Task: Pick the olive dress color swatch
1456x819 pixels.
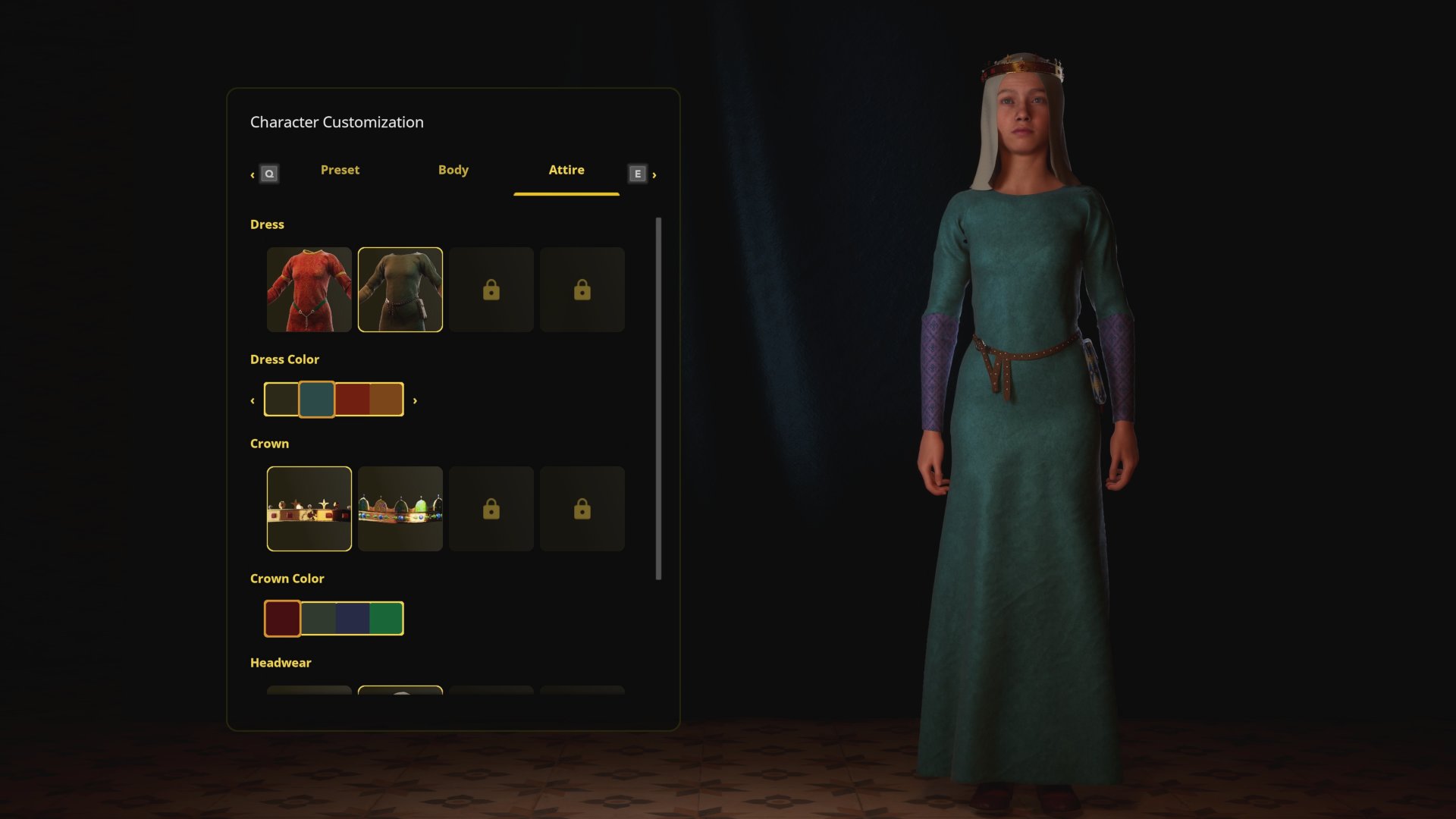Action: (281, 400)
